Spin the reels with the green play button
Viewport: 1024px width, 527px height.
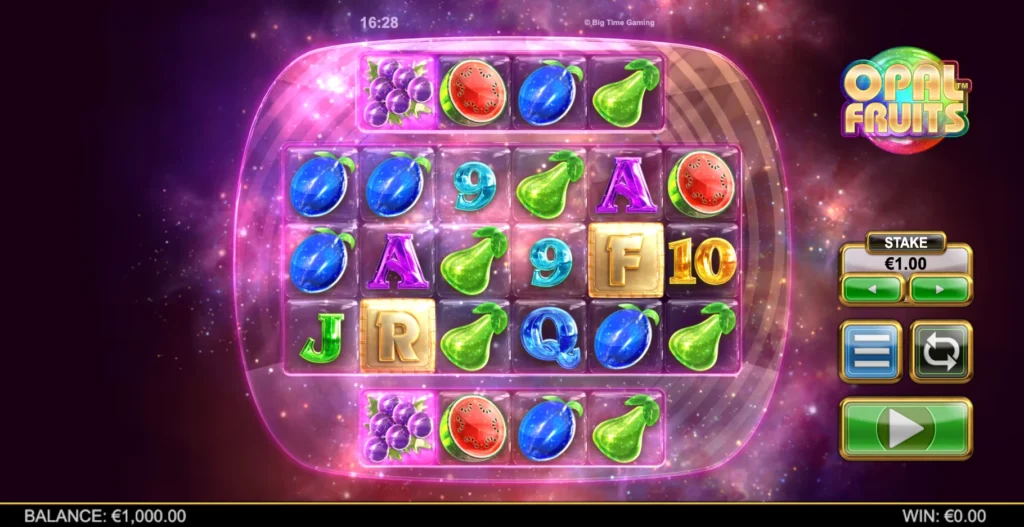(905, 428)
